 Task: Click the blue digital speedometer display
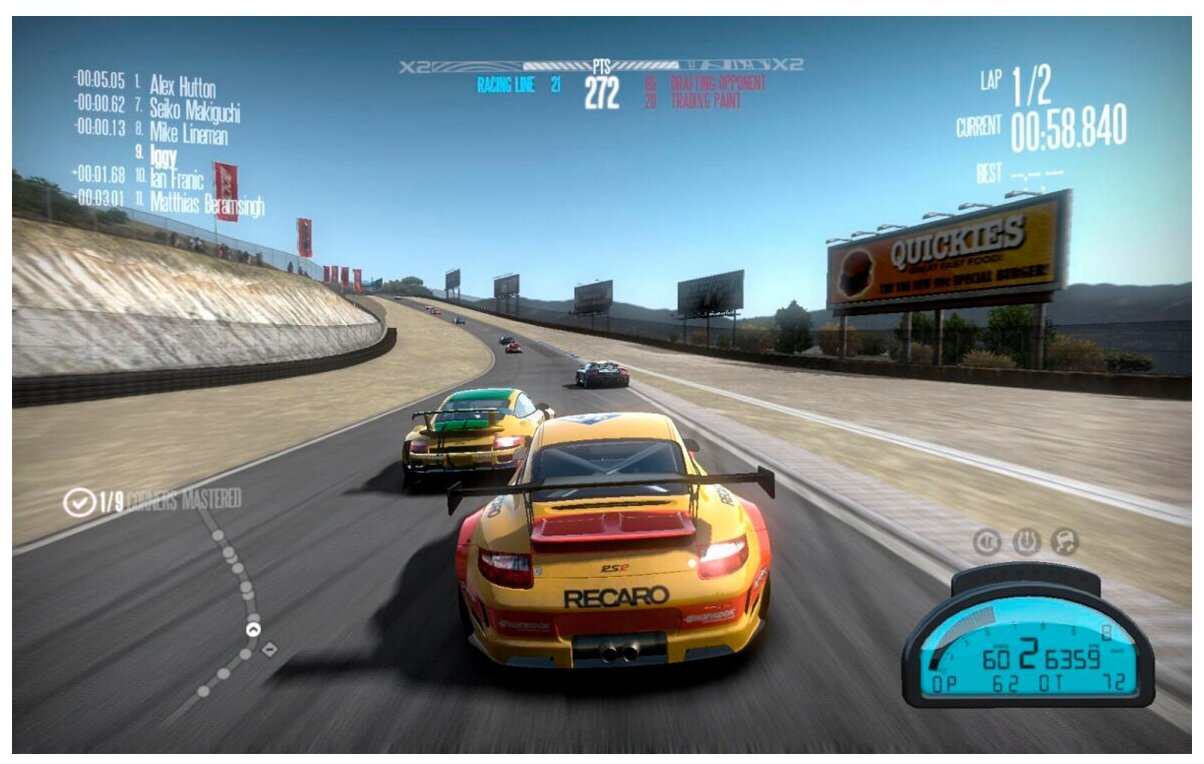pos(1027,651)
